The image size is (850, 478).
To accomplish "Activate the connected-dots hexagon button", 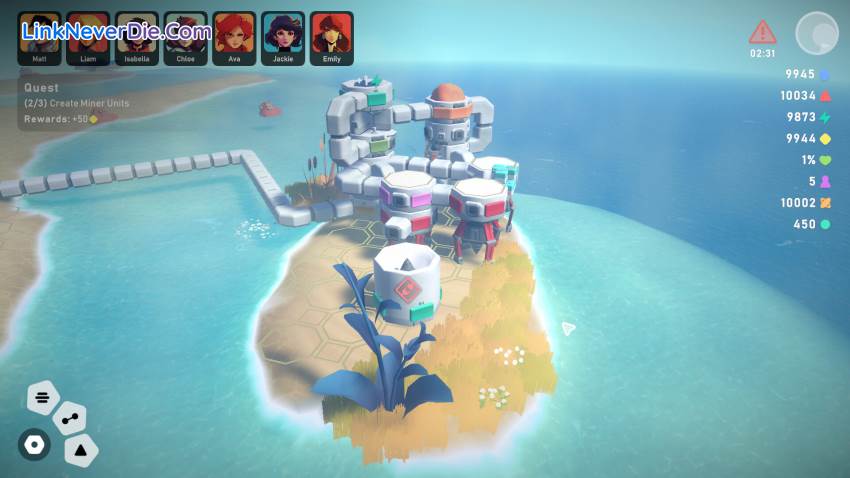I will point(69,419).
